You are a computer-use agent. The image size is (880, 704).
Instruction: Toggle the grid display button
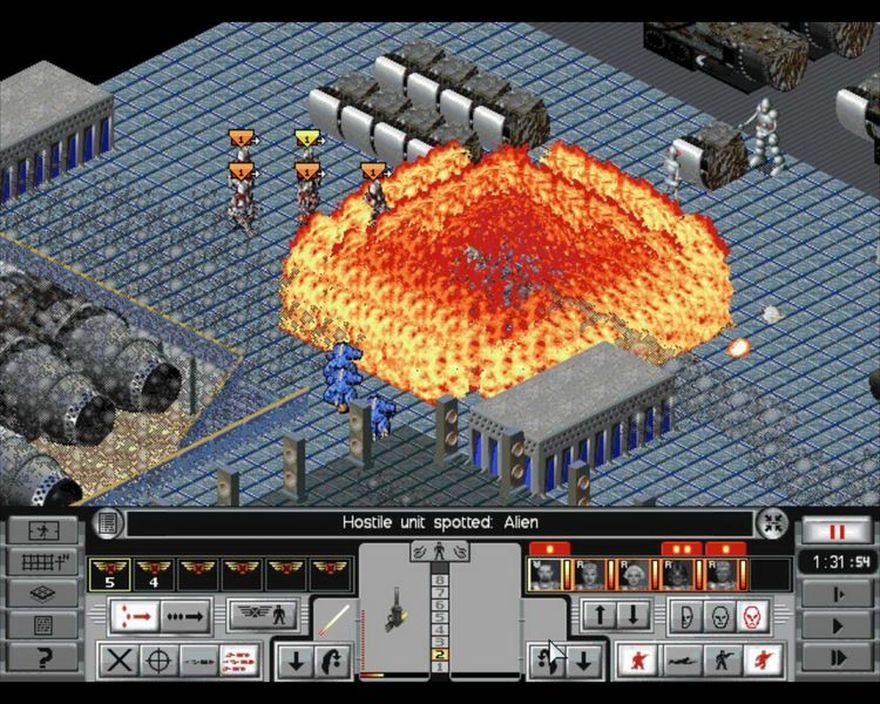point(42,562)
